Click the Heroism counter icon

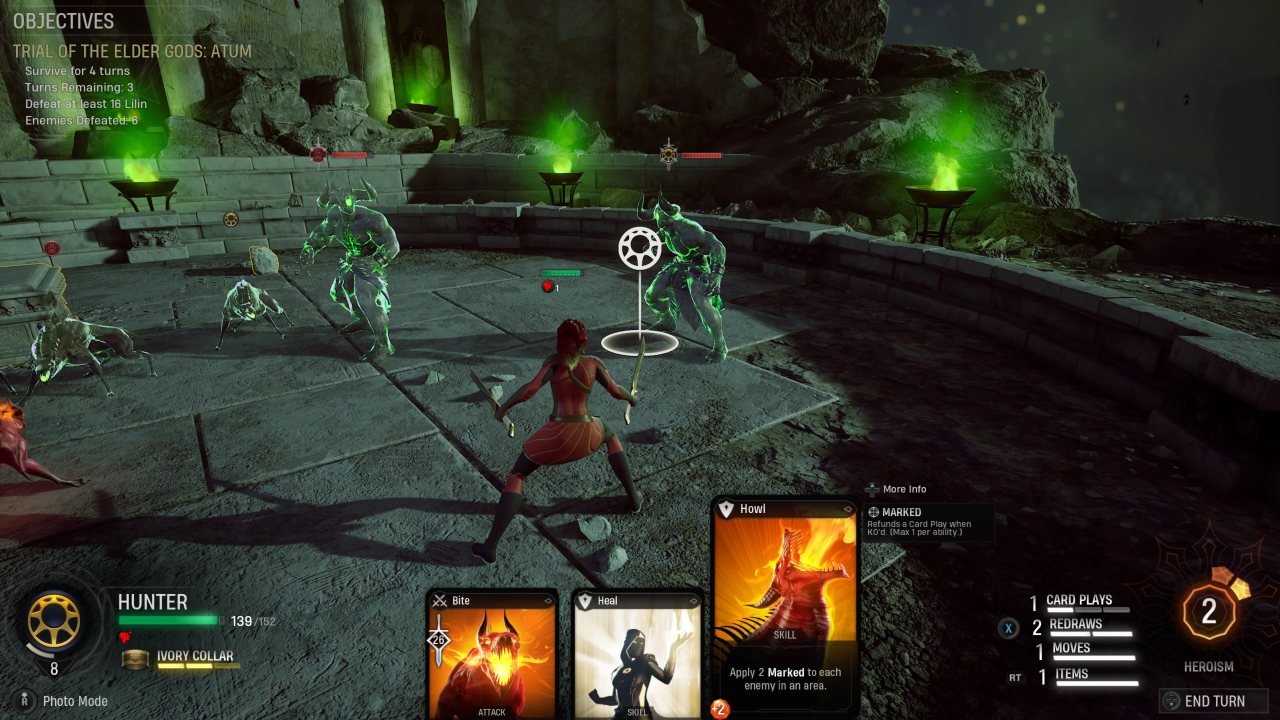[1208, 612]
